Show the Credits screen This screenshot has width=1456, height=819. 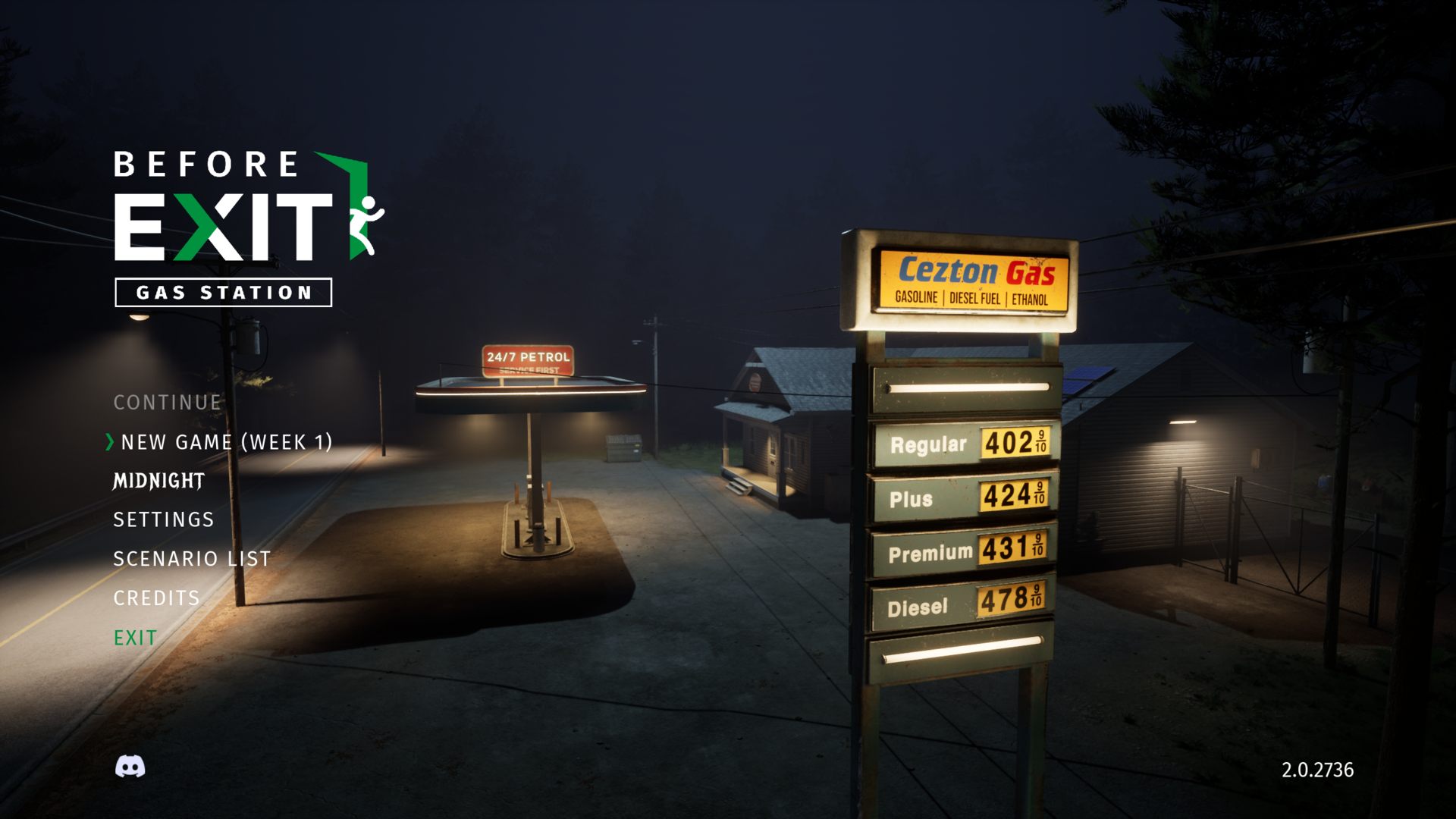pyautogui.click(x=156, y=598)
